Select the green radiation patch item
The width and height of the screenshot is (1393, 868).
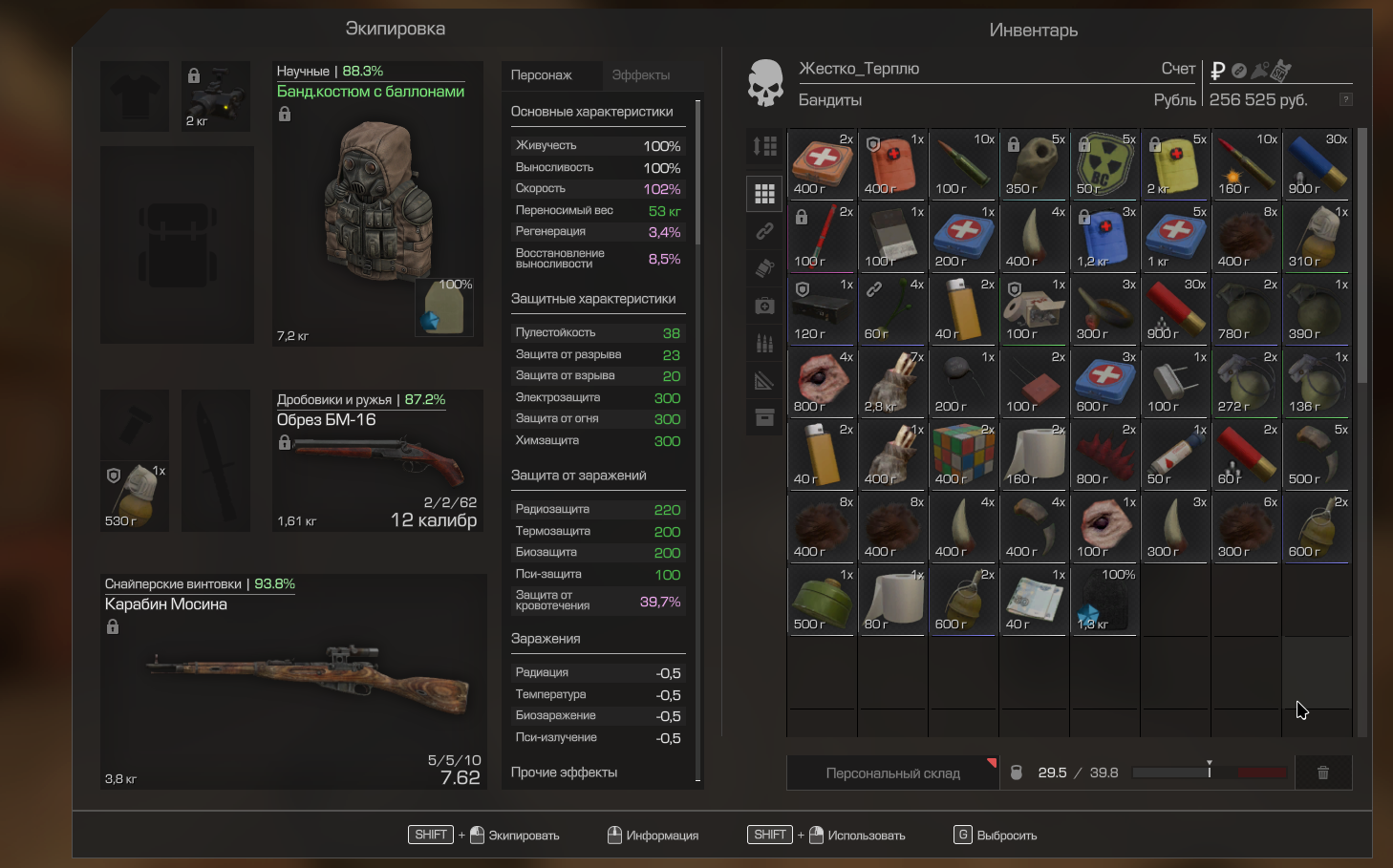point(1104,163)
